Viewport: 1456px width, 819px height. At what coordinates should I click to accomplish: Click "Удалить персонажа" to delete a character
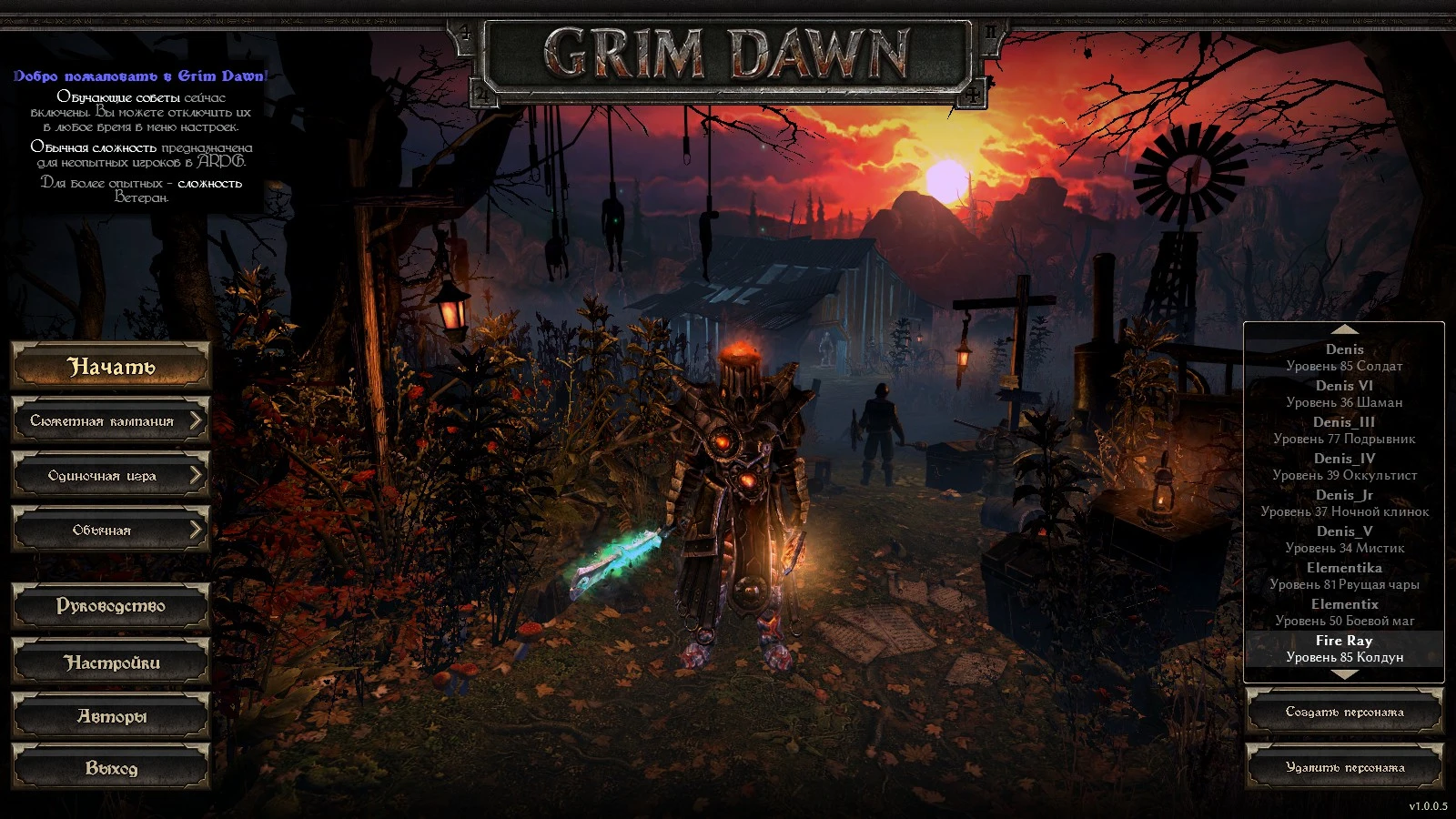pos(1345,767)
